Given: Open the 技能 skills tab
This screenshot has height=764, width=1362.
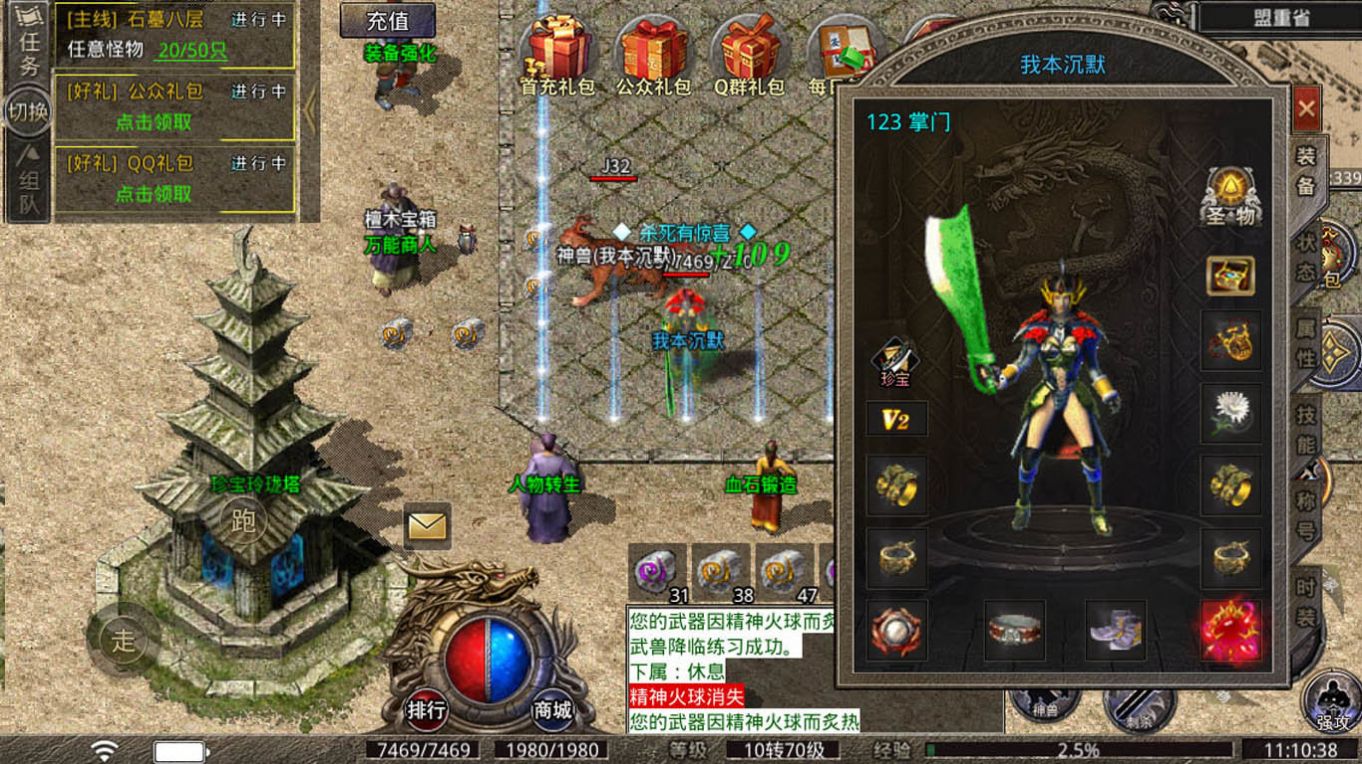Looking at the screenshot, I should (x=1306, y=428).
